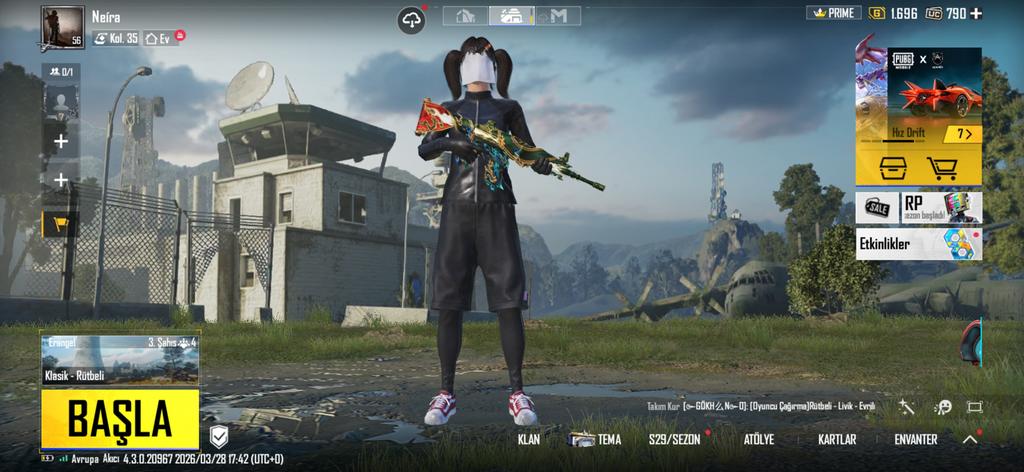This screenshot has width=1024, height=472.
Task: Open the KLAN menu
Action: (528, 439)
